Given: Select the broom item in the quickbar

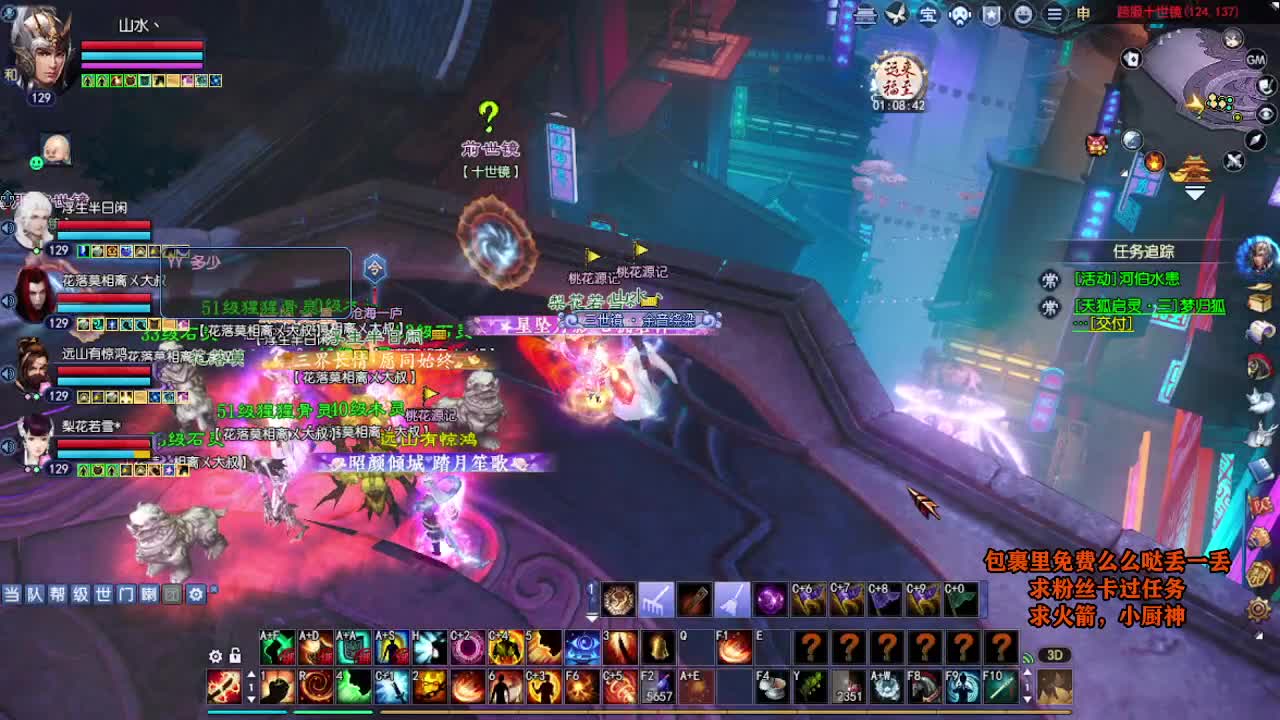Looking at the screenshot, I should (733, 600).
